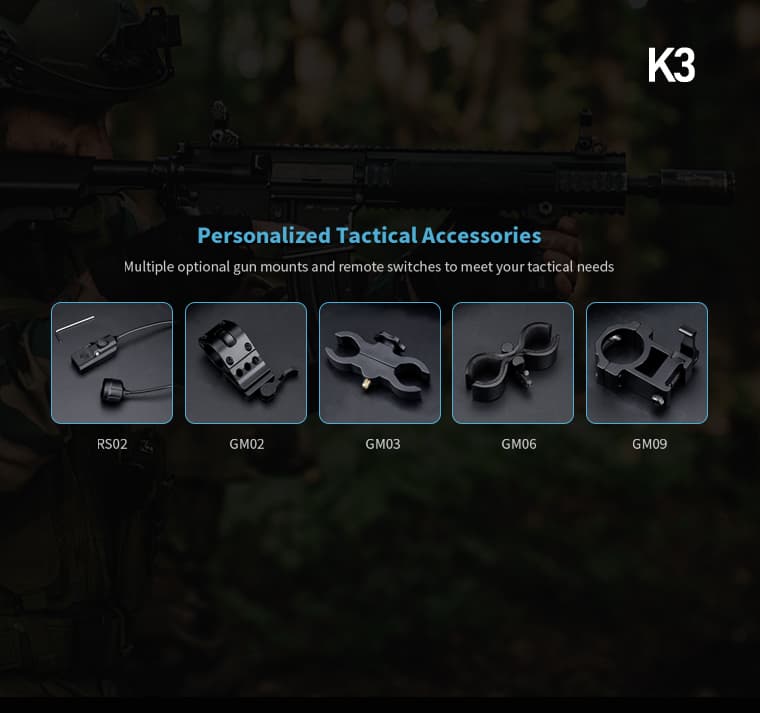The height and width of the screenshot is (713, 760).
Task: View the GM06 mount thumbnail
Action: 513,363
